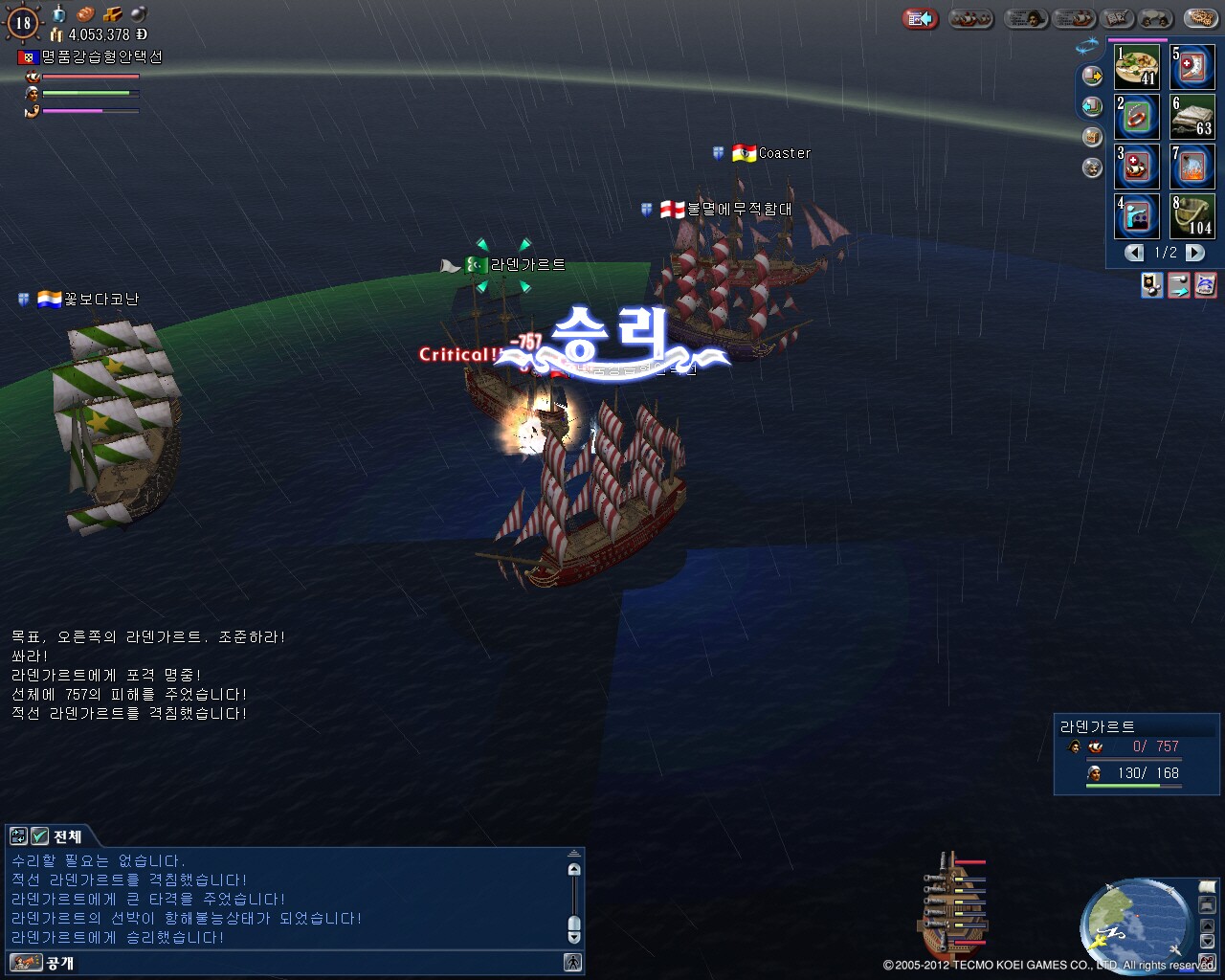Activate the bandage first-aid skill
Viewport: 1225px width, 980px height.
tap(1192, 67)
